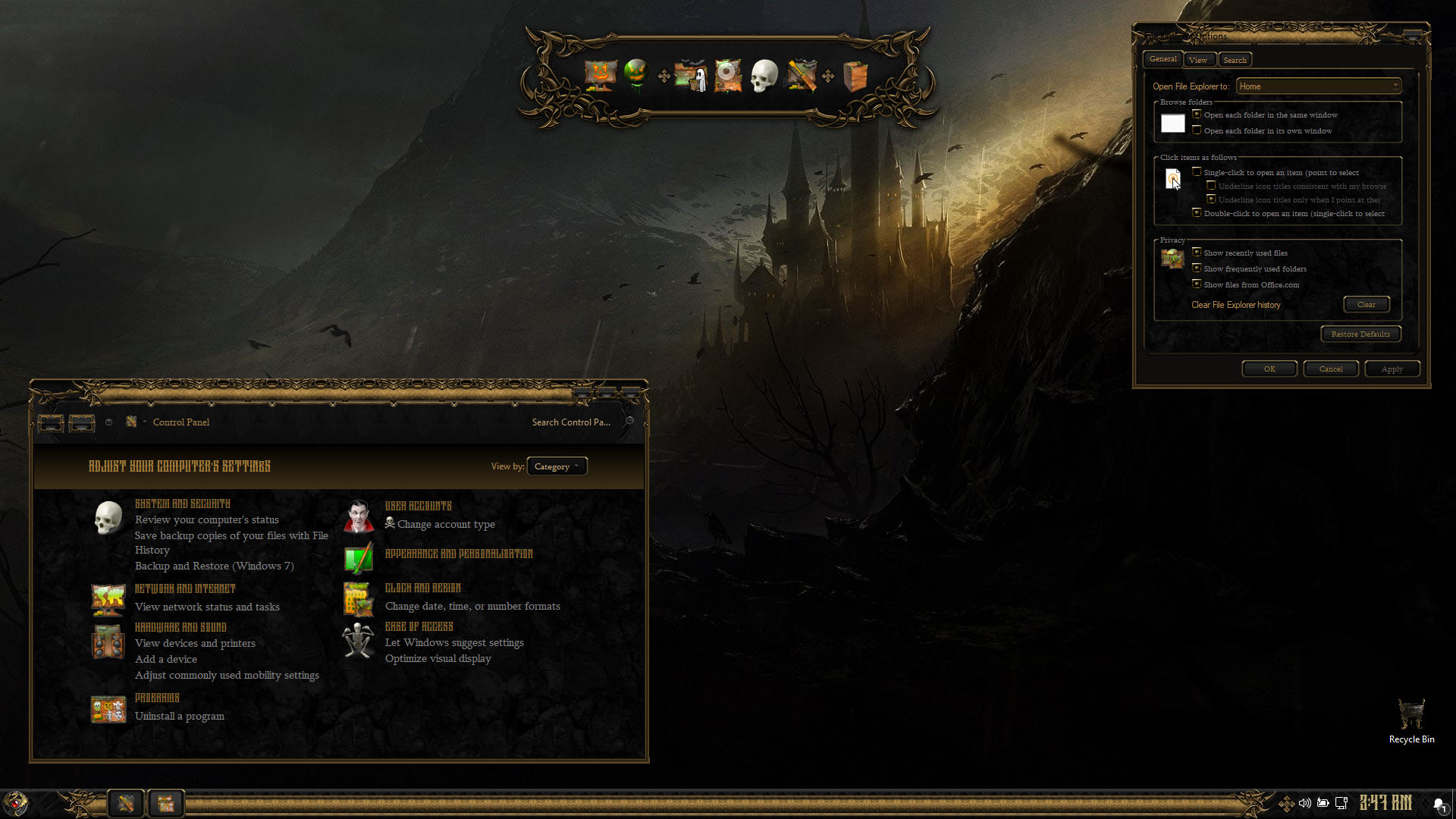This screenshot has width=1456, height=819.
Task: Toggle Show frequently used folders checkbox
Action: pos(1197,268)
